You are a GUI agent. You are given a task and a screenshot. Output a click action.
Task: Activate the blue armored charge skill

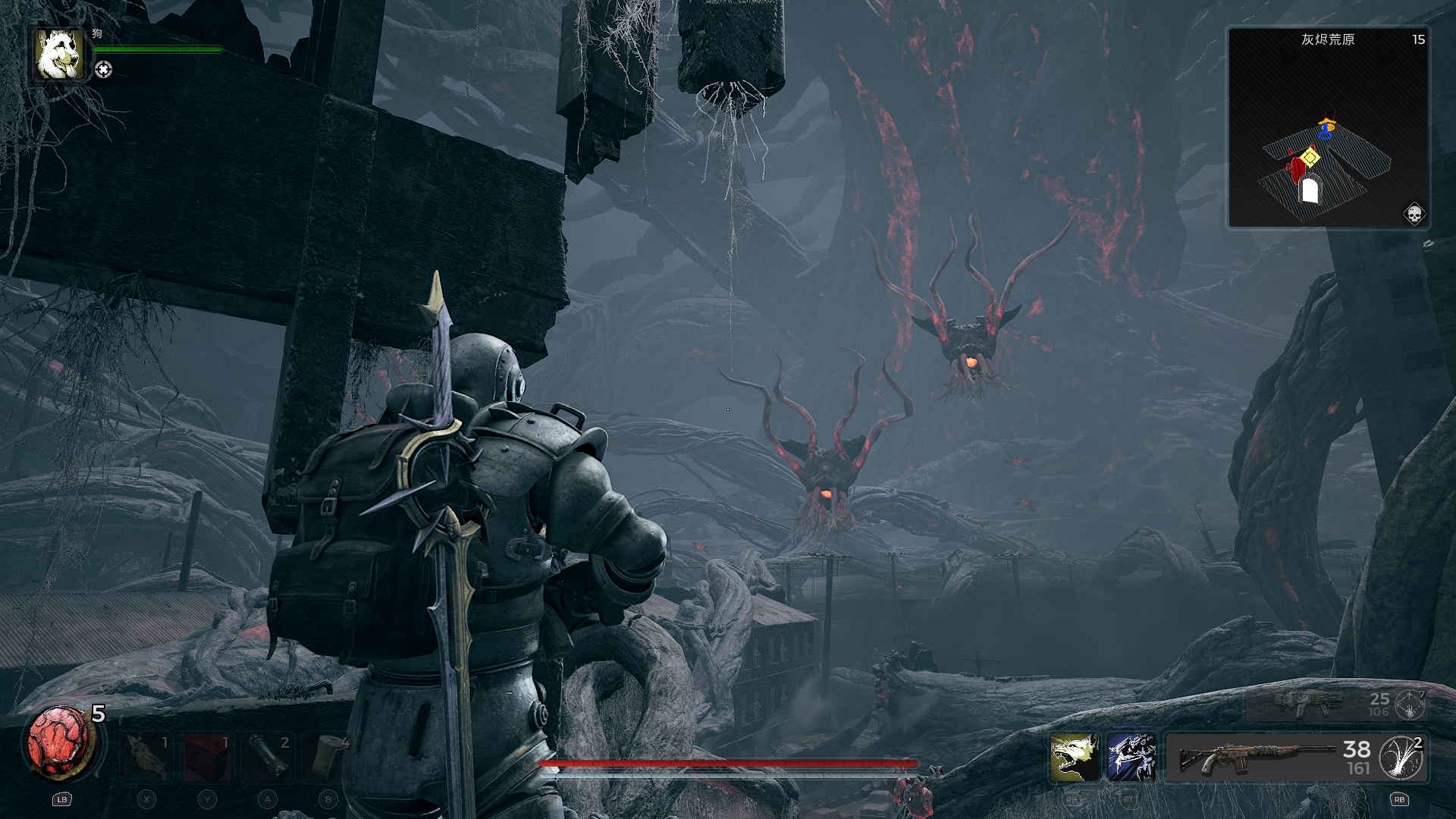pos(1131,757)
